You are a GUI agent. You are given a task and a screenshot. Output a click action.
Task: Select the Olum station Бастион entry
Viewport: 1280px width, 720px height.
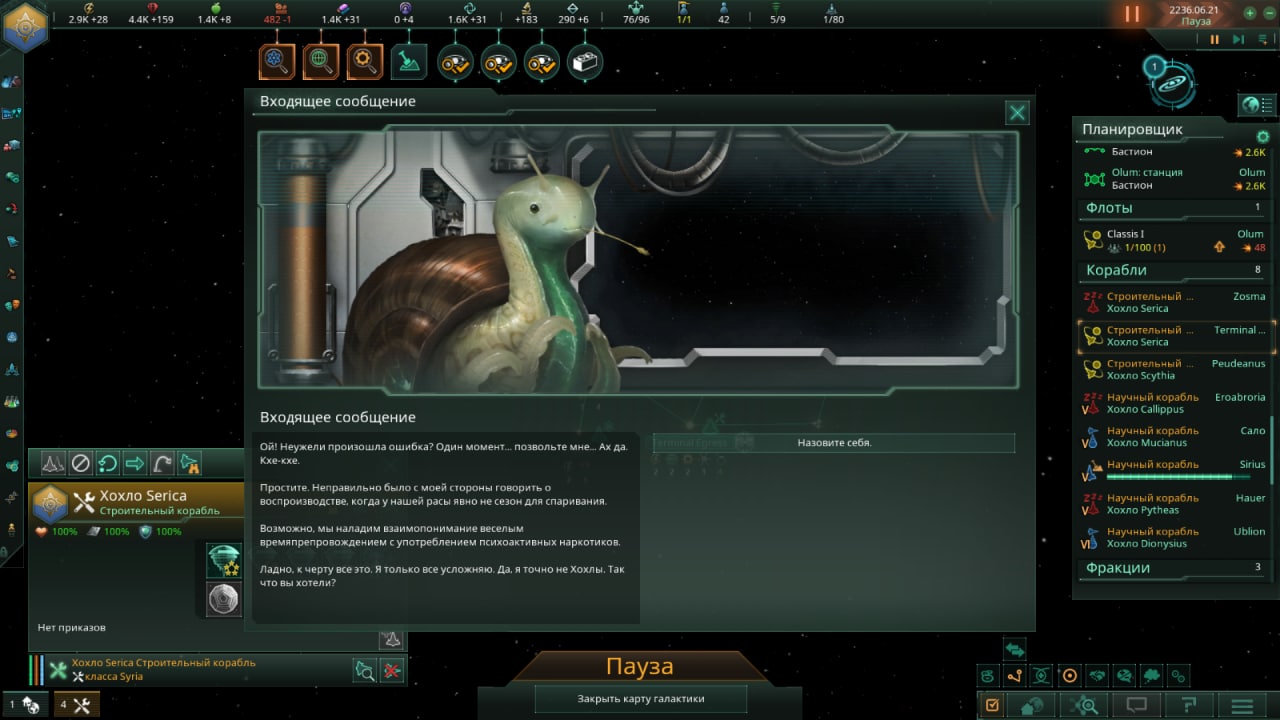pyautogui.click(x=1174, y=179)
